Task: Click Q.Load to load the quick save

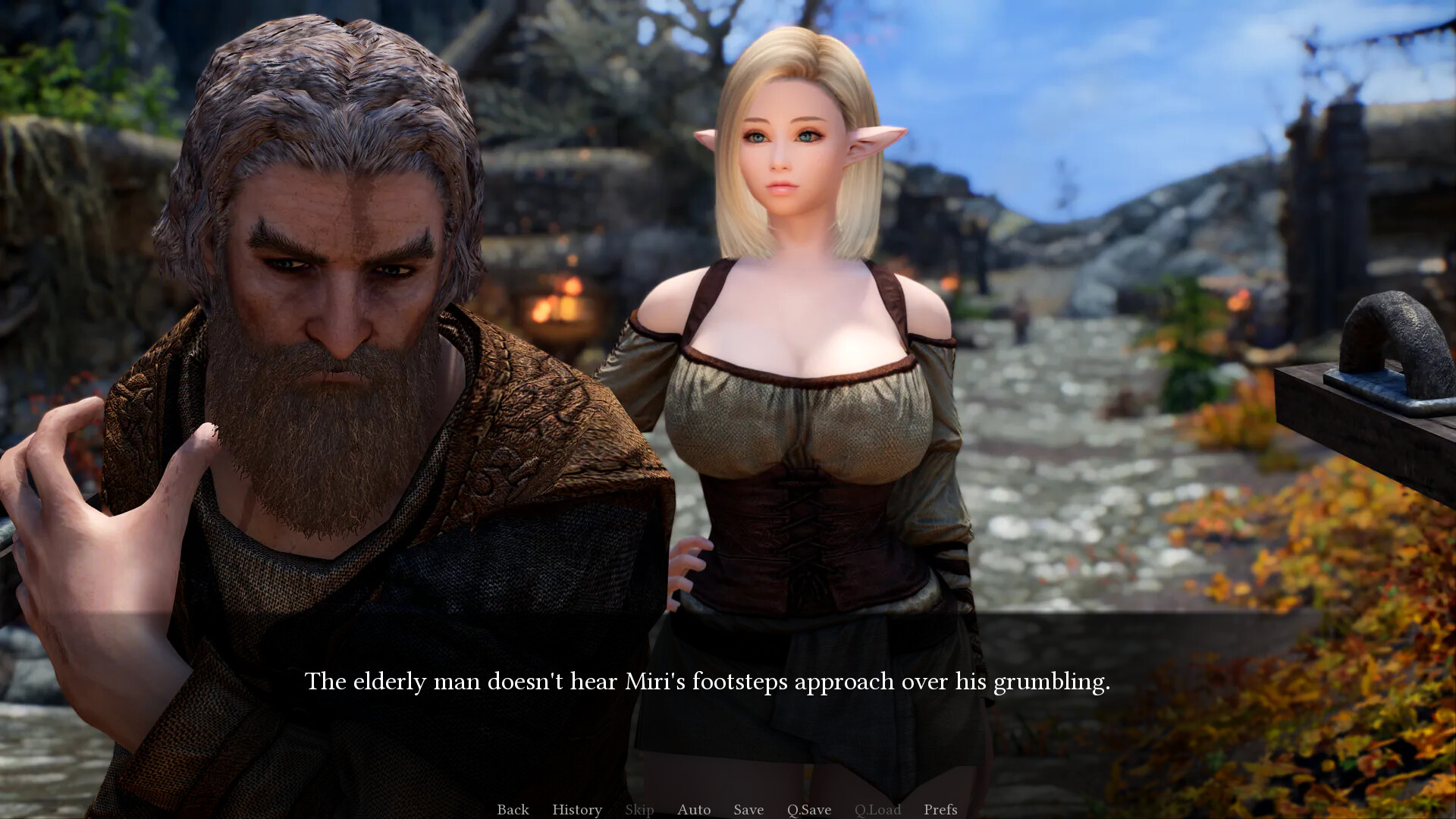Action: click(877, 809)
